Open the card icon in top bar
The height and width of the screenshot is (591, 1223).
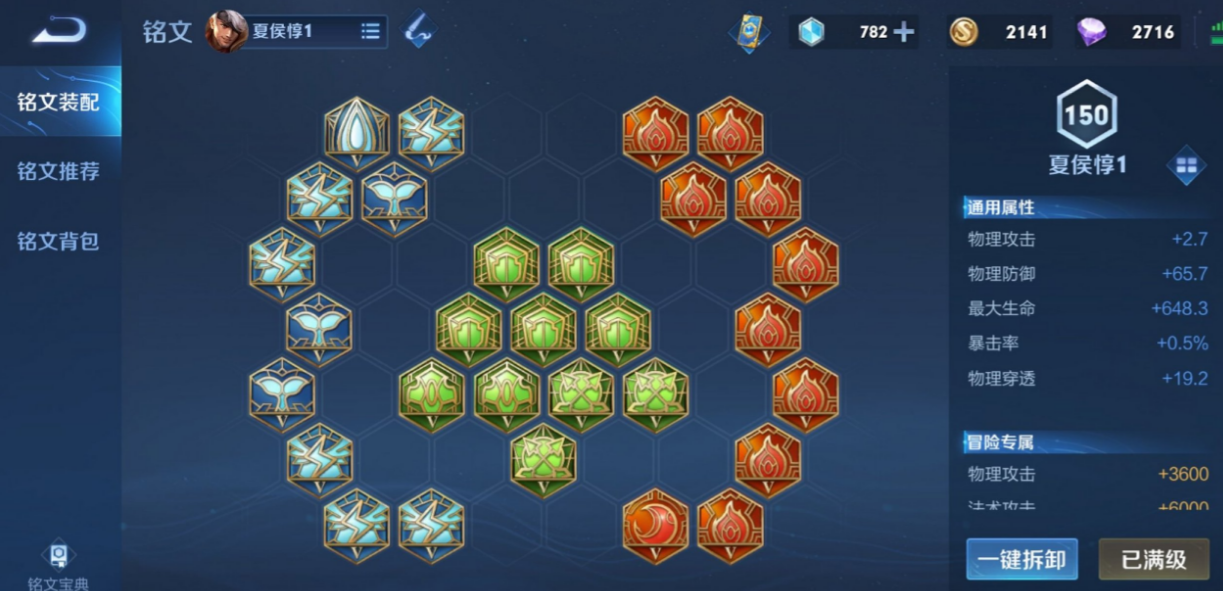(748, 32)
